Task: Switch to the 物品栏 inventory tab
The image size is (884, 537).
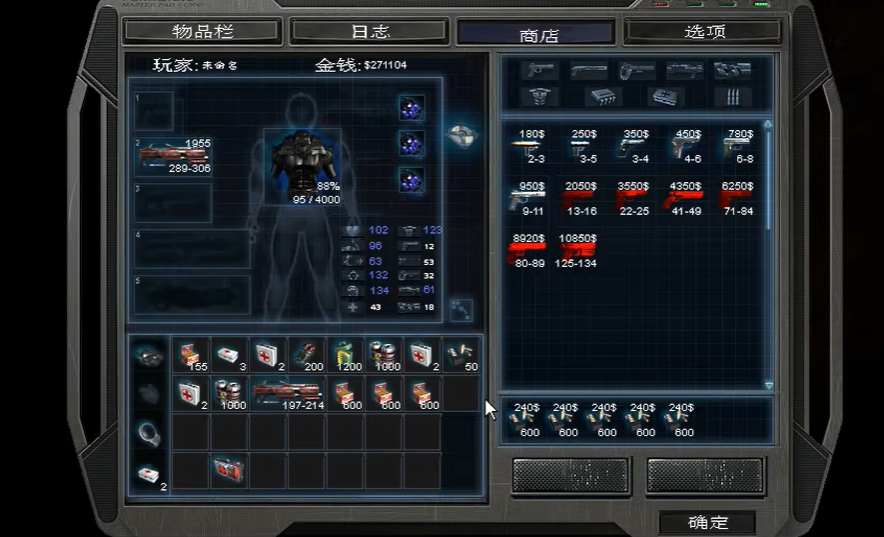Action: click(202, 31)
